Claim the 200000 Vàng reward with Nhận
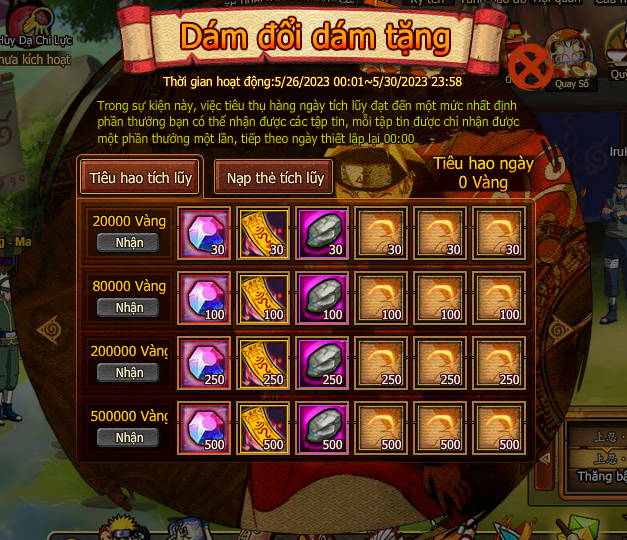Screen dimensions: 627x540 128,372
